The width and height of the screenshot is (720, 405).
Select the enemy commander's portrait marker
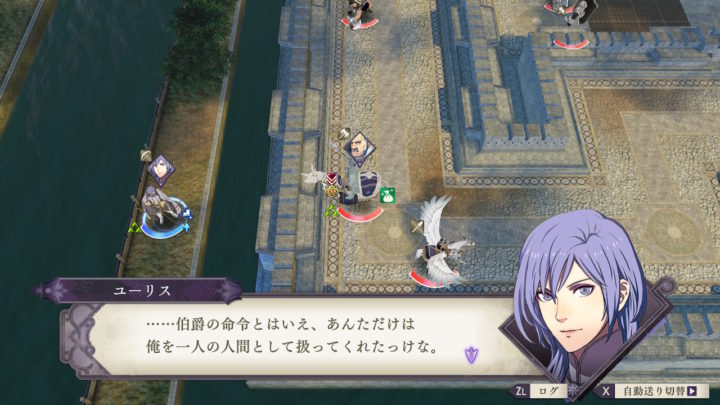[357, 149]
